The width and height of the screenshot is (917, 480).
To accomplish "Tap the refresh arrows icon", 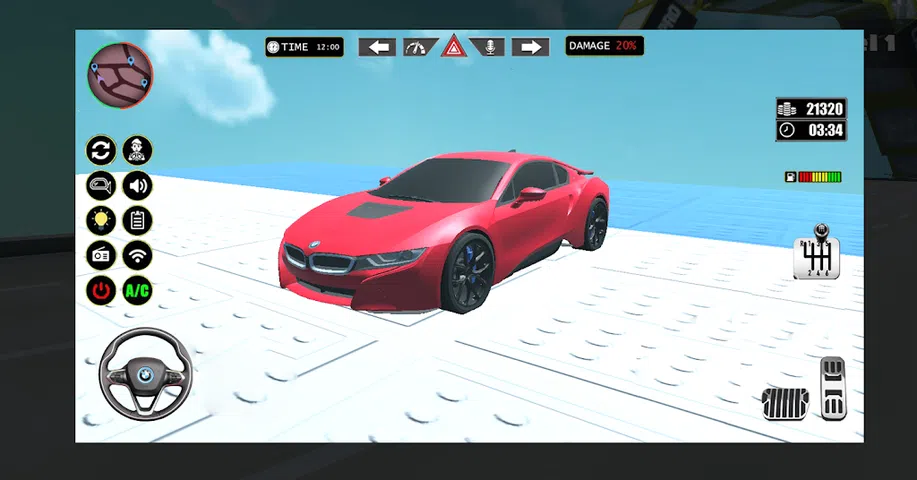I will pyautogui.click(x=101, y=151).
